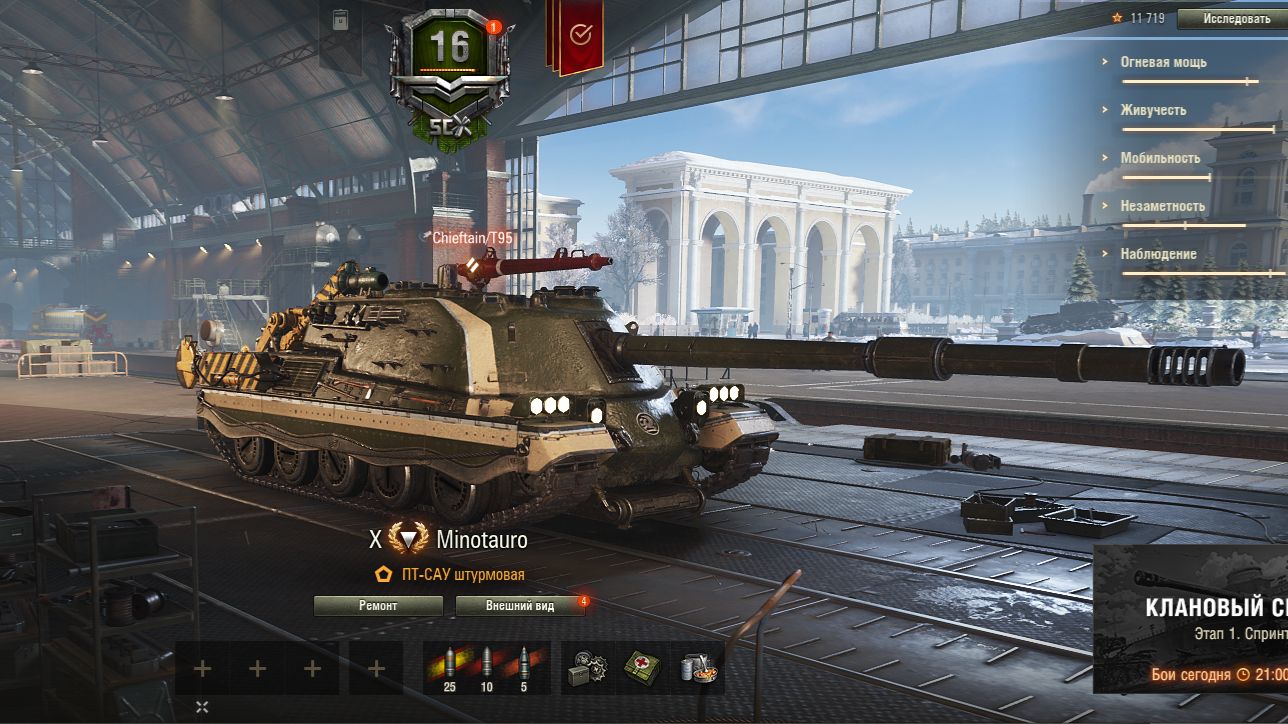Expand the Мобильность stats section
Image resolution: width=1288 pixels, height=724 pixels.
click(1160, 158)
